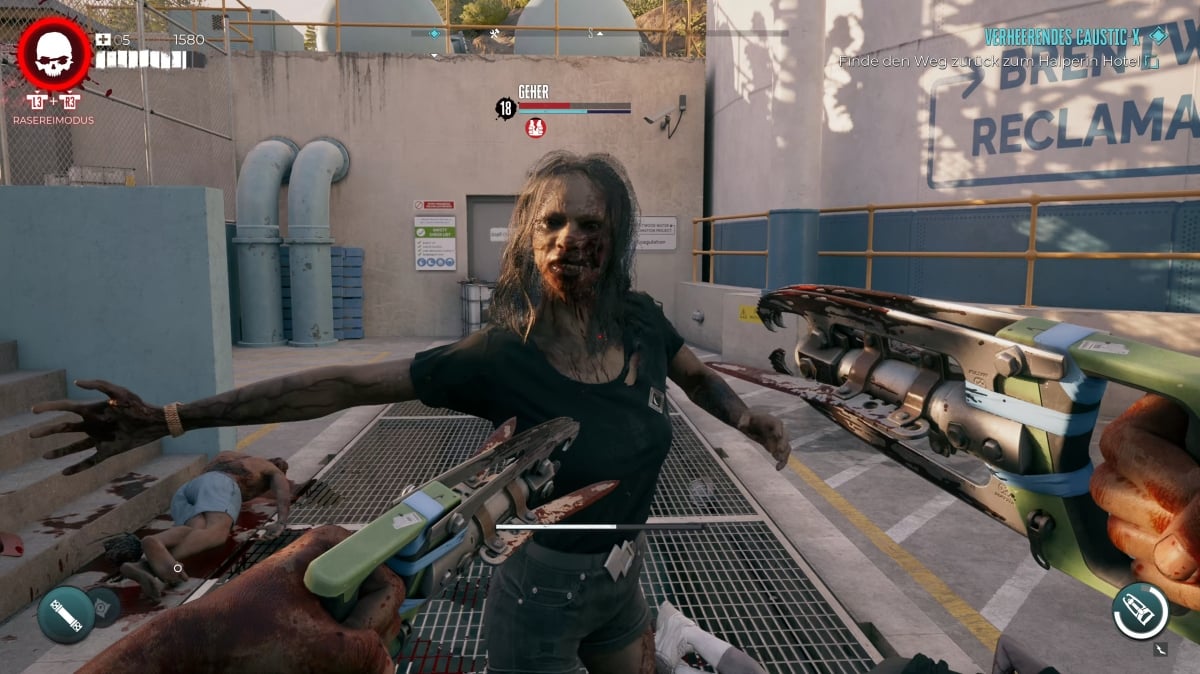This screenshot has height=674, width=1200.
Task: Click the Geher red status effect icon
Action: (536, 128)
